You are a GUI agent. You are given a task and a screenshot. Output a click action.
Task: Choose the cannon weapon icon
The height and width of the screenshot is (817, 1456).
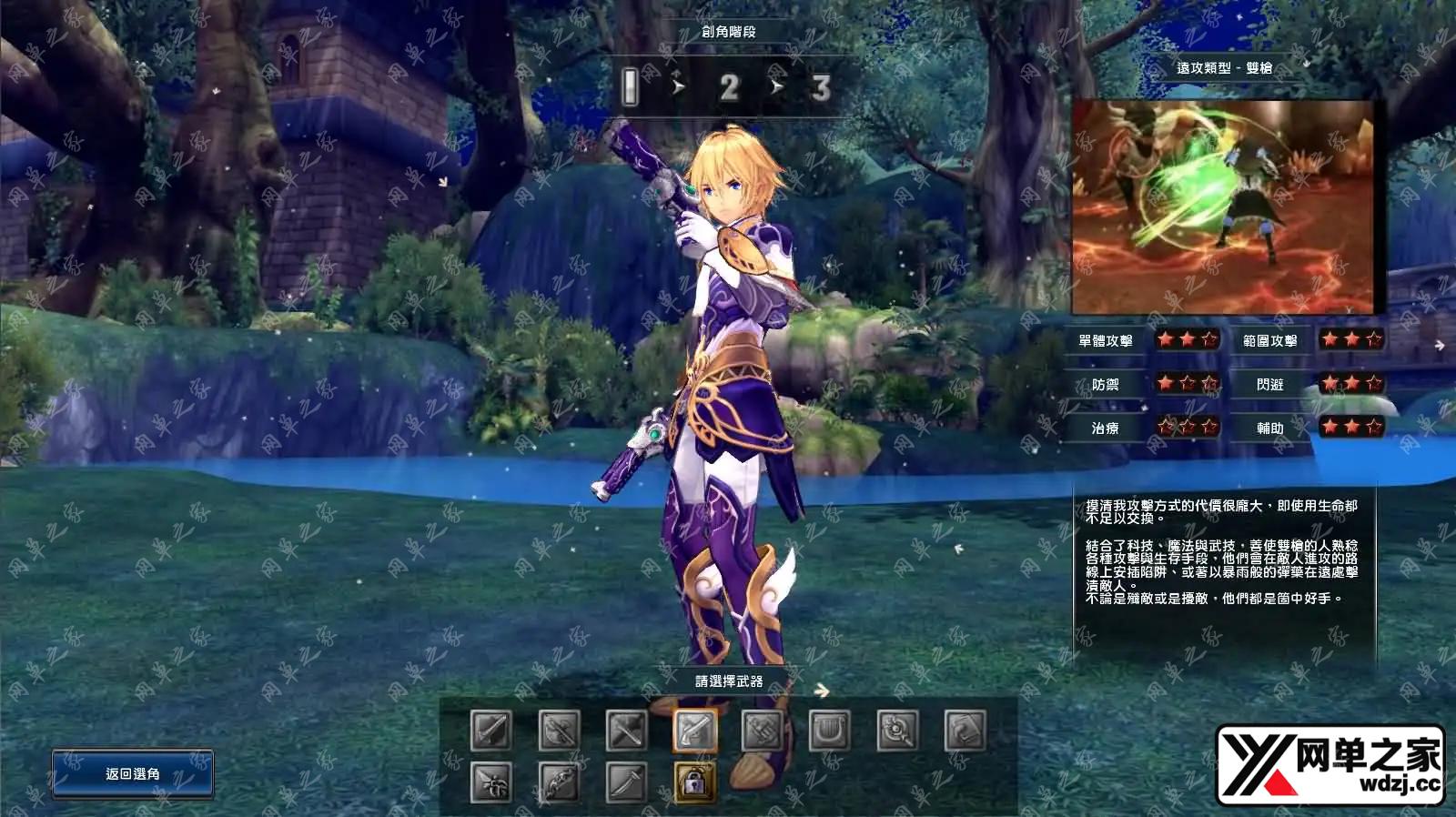point(763,730)
